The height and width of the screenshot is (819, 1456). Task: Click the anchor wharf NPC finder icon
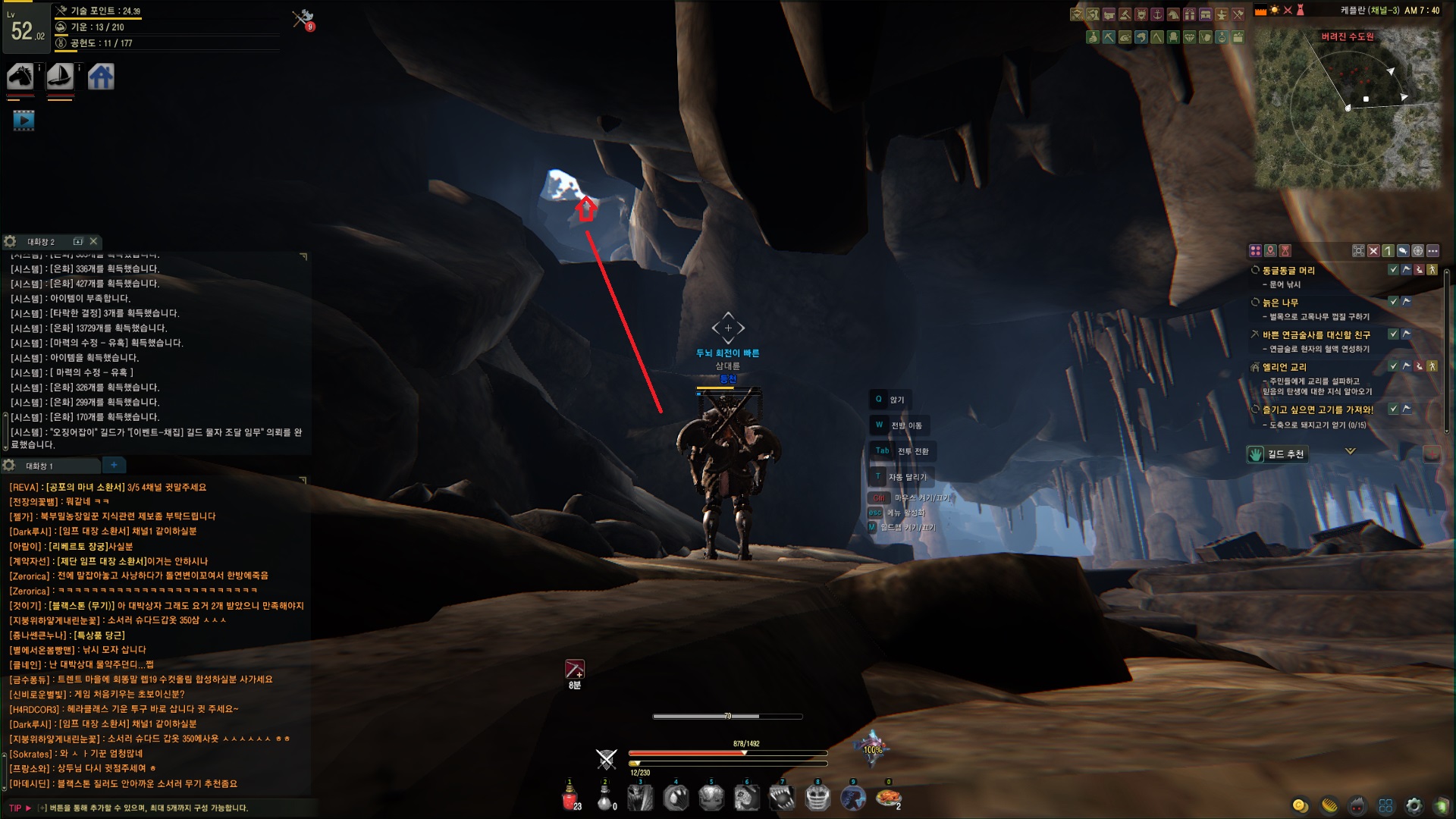coord(1157,14)
